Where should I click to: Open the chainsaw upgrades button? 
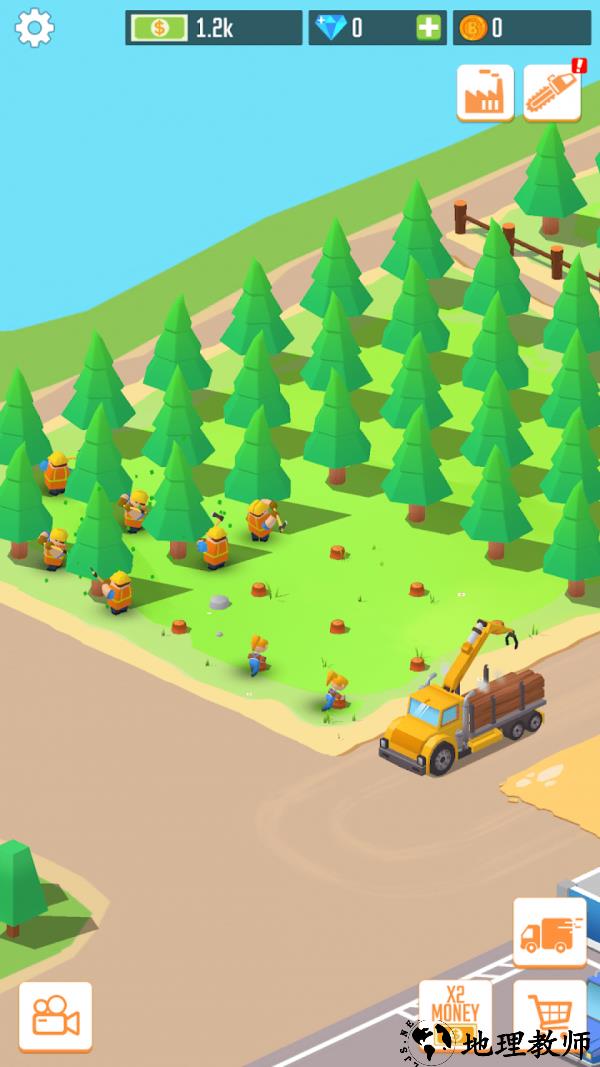(x=551, y=93)
